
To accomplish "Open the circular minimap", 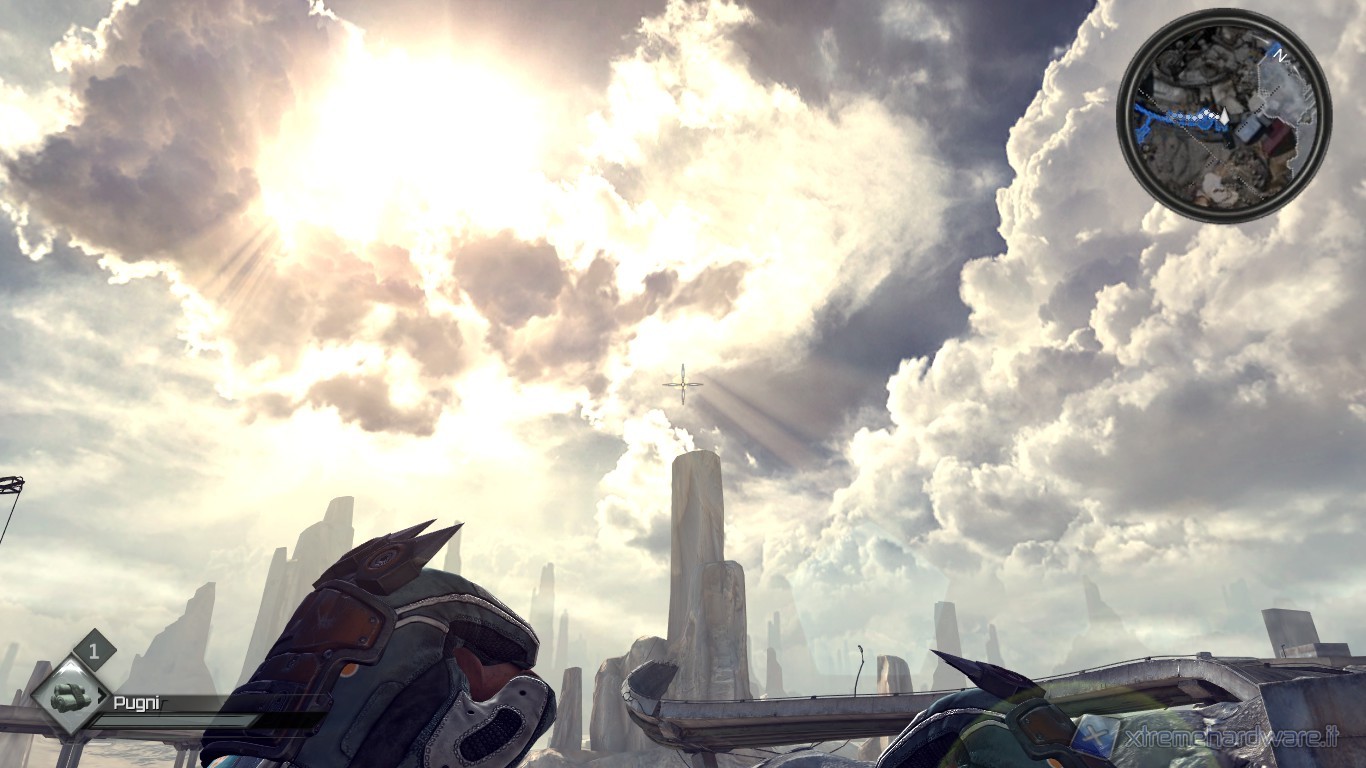I will click(1223, 116).
